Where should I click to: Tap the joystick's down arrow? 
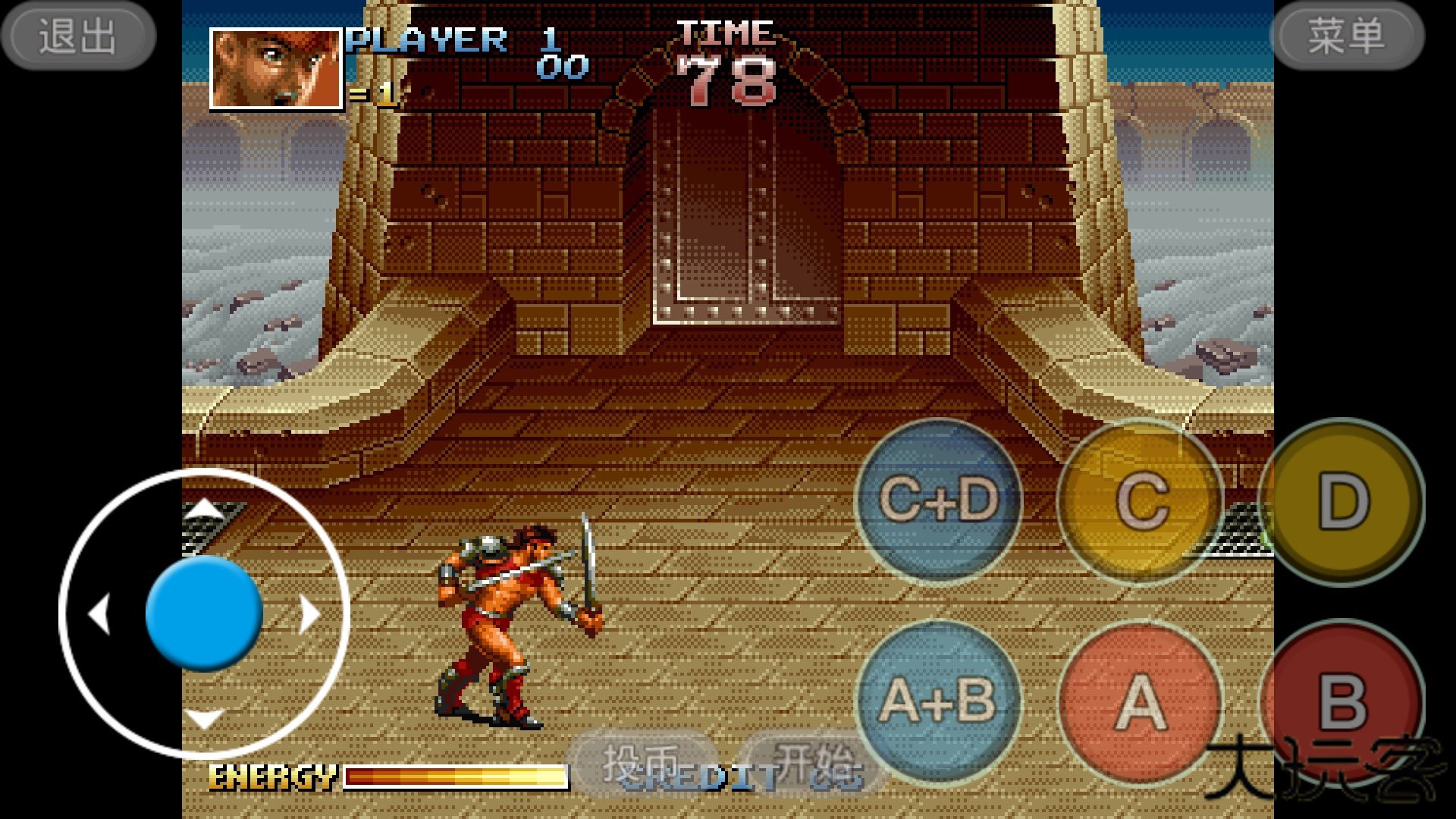[x=204, y=717]
